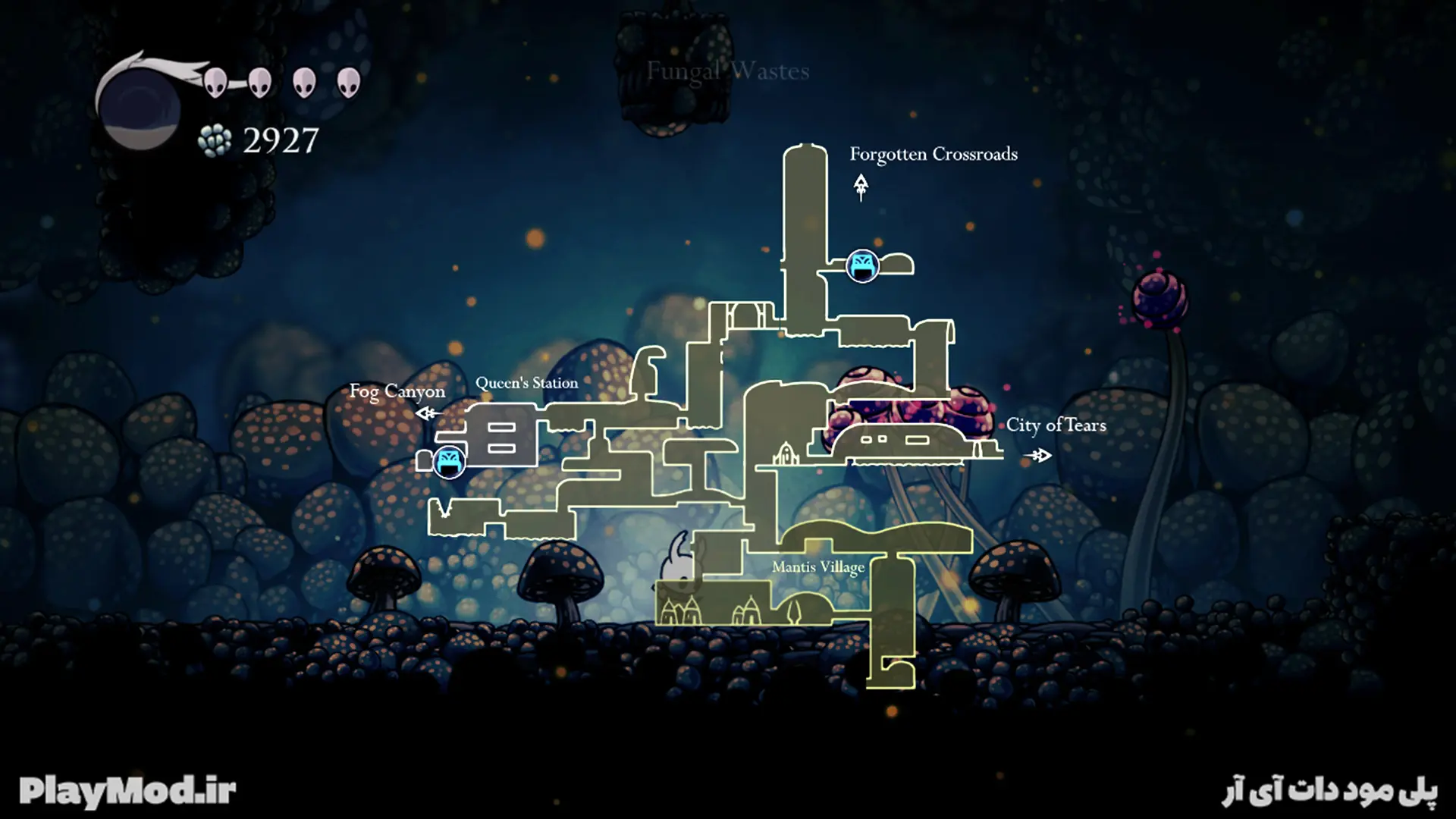Select the Mantis Village map label
Screen dimensions: 1456x819
click(x=817, y=567)
